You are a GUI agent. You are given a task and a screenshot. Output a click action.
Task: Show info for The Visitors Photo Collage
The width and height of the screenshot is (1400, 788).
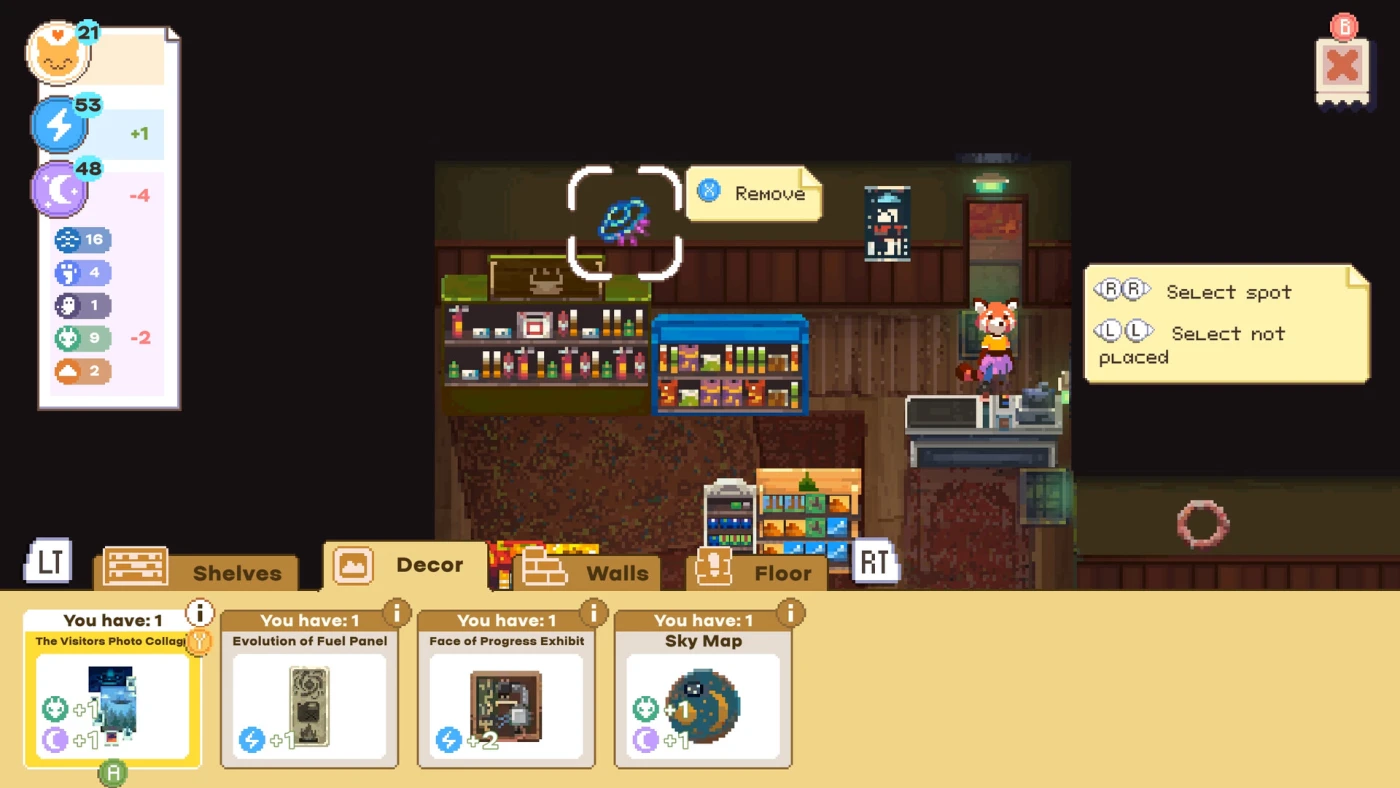coord(200,612)
